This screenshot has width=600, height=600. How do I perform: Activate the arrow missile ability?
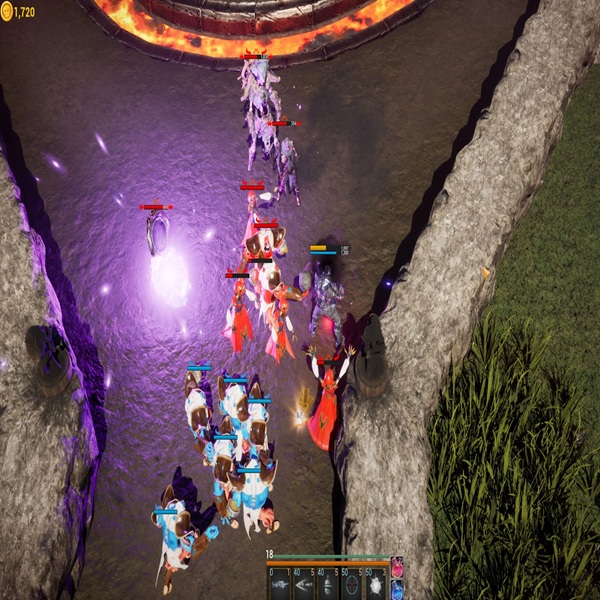point(303,585)
